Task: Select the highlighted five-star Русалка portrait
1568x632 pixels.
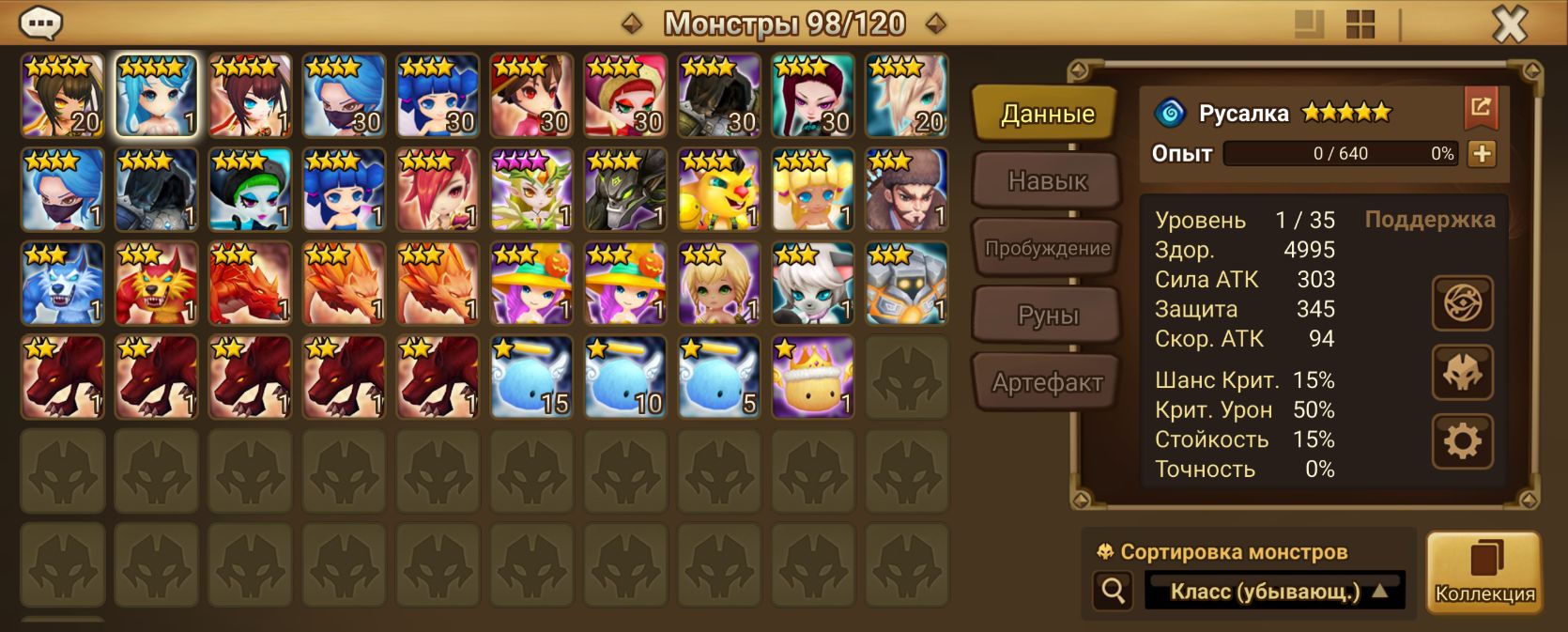Action: [x=156, y=96]
